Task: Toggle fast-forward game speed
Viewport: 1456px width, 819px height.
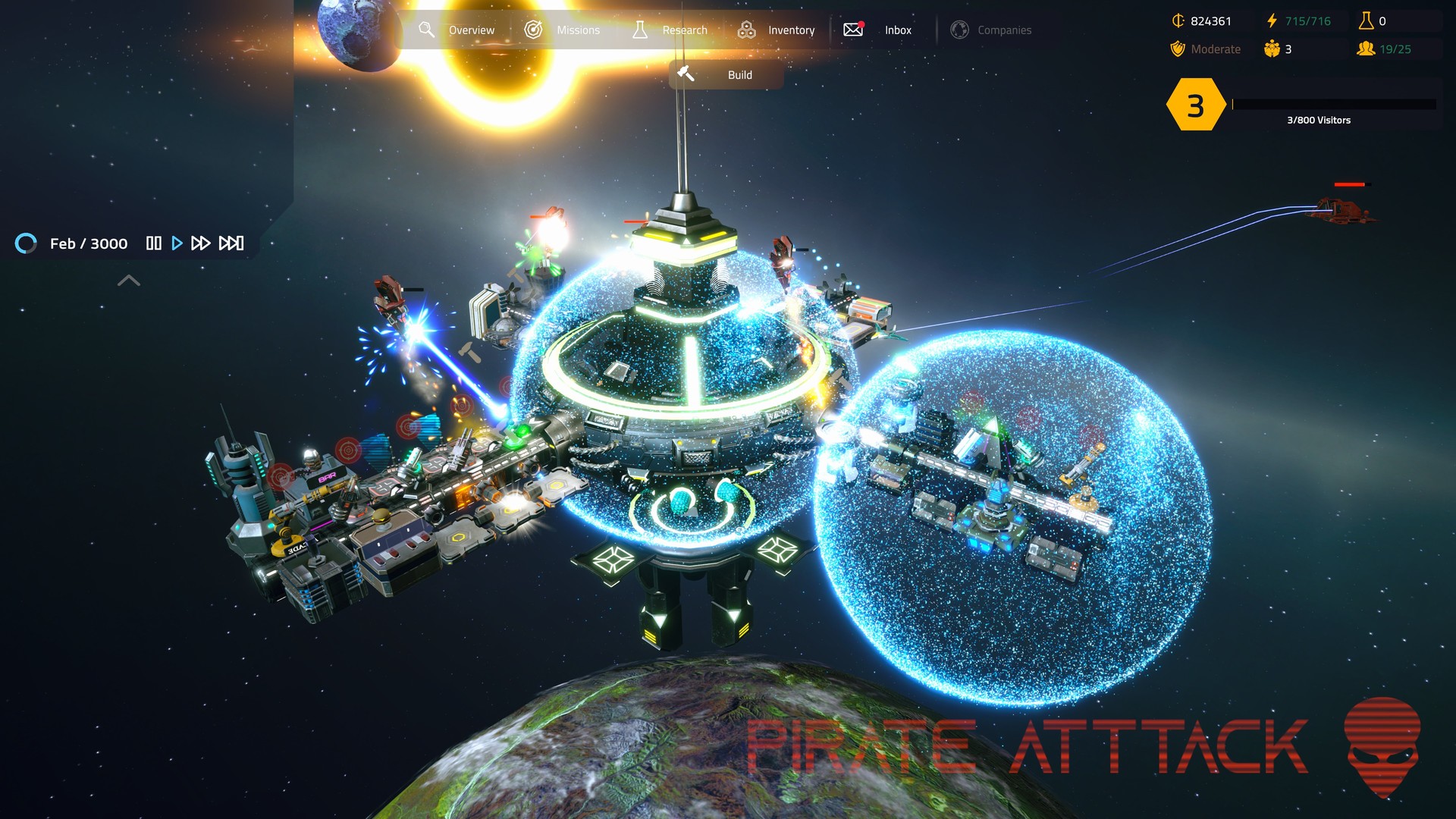Action: tap(202, 243)
